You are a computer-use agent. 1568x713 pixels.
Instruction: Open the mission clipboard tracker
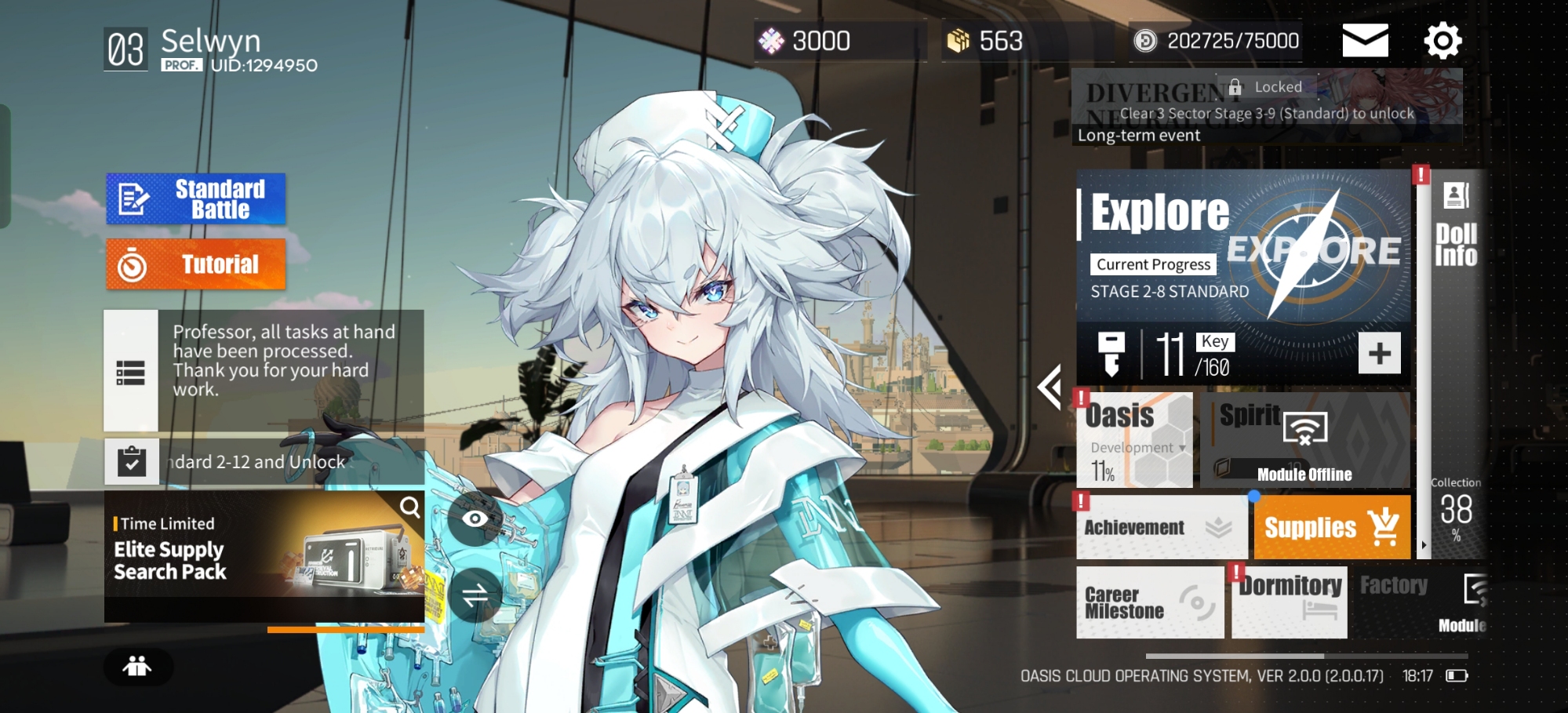coord(132,462)
